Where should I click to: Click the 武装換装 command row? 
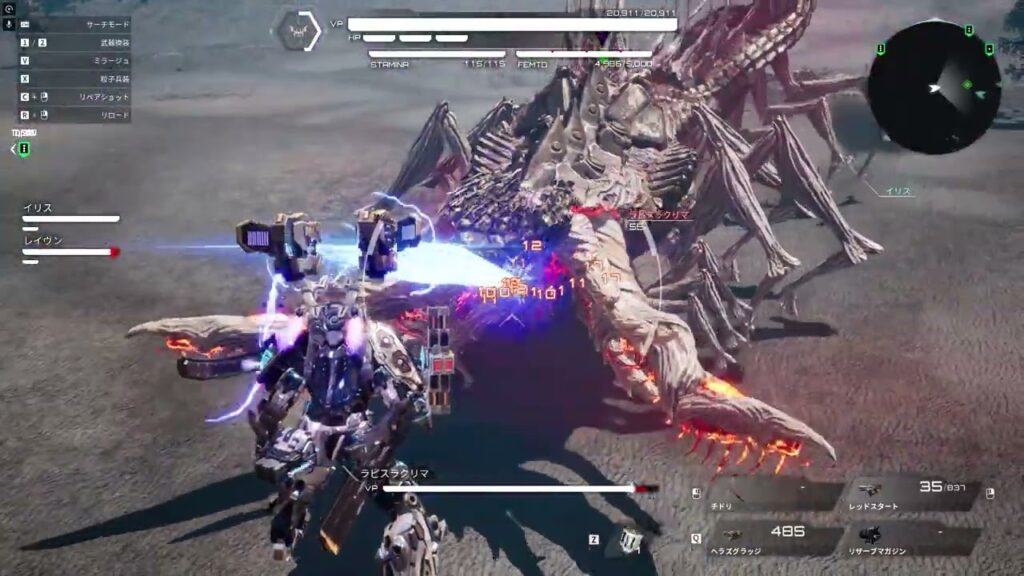(x=75, y=42)
